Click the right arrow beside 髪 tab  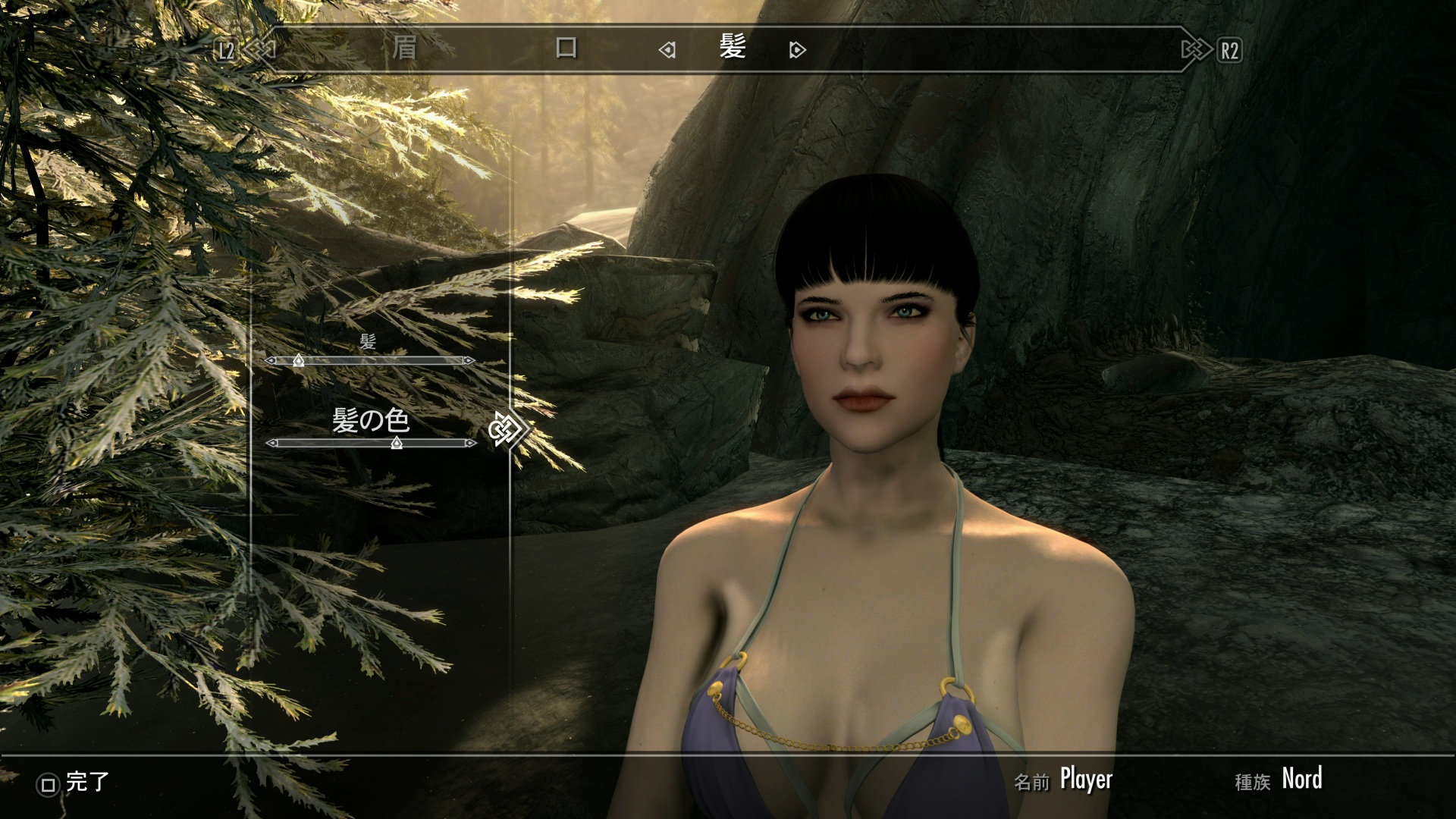point(797,51)
